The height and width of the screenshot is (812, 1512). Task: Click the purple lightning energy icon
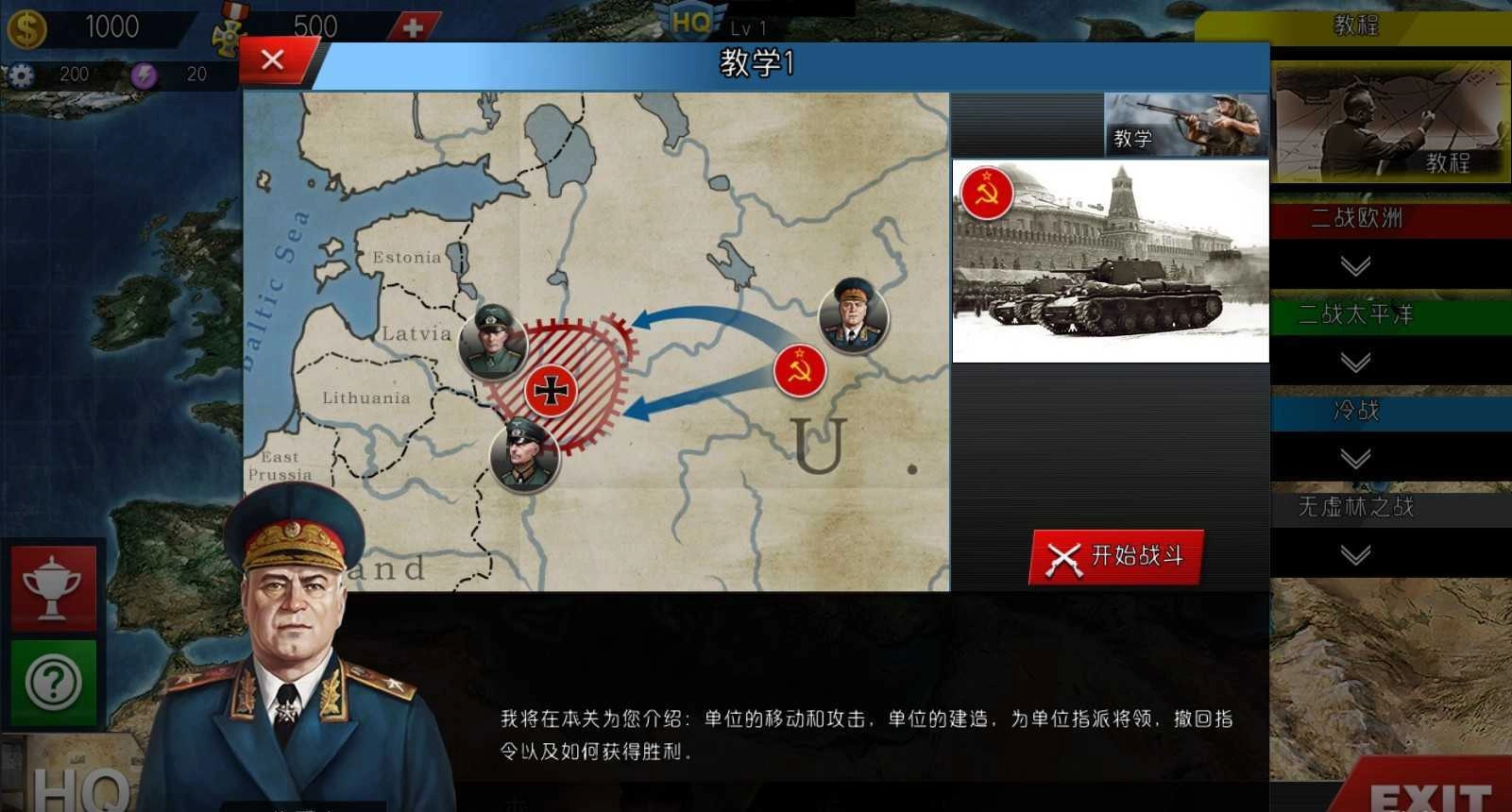[x=144, y=74]
